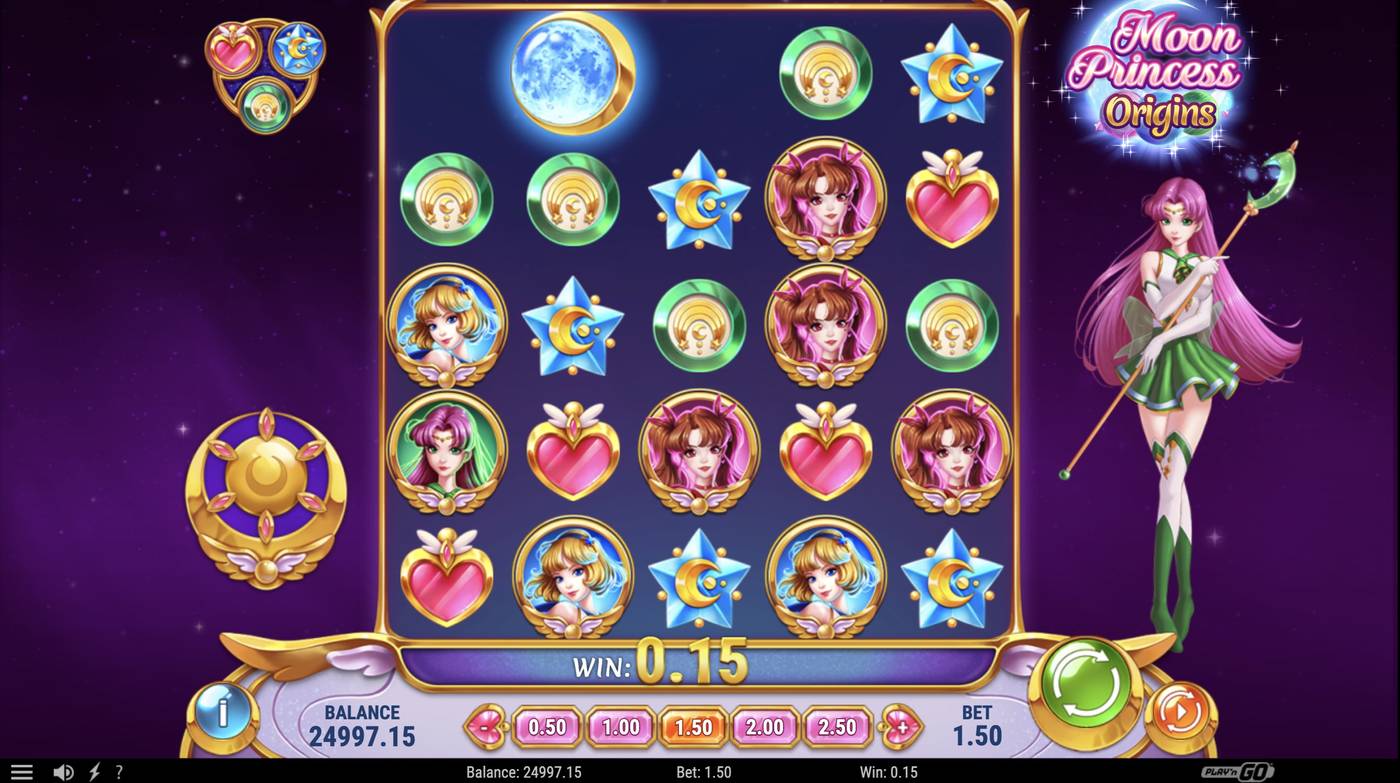This screenshot has height=783, width=1400.
Task: Open help using the question mark icon
Action: pos(117,771)
